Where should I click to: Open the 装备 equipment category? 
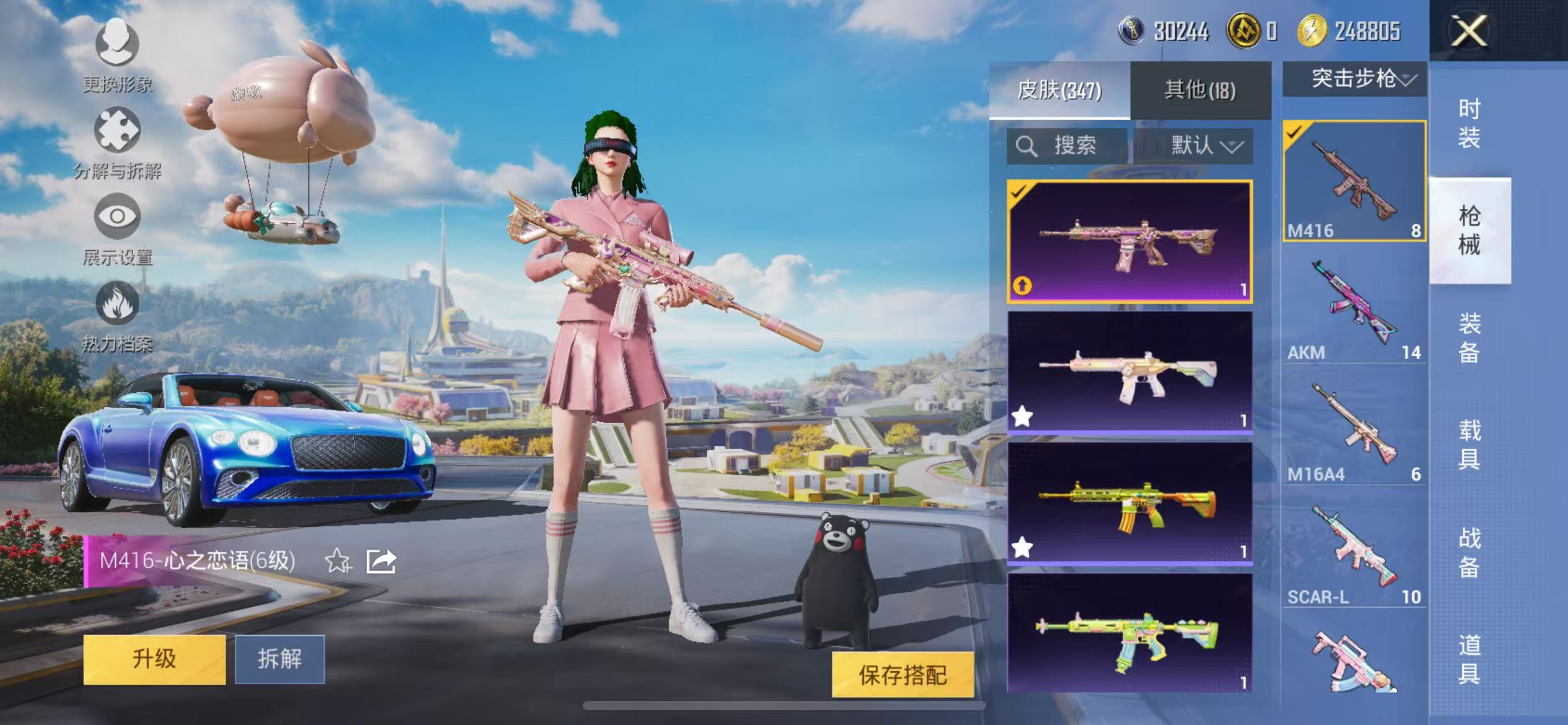click(x=1469, y=337)
